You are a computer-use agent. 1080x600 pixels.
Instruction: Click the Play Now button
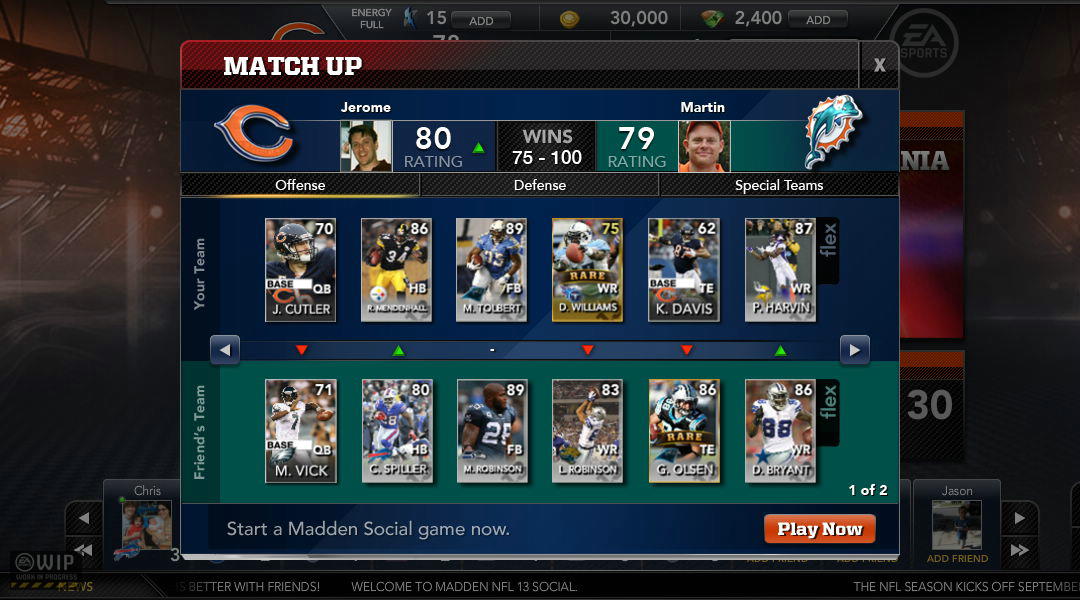819,529
